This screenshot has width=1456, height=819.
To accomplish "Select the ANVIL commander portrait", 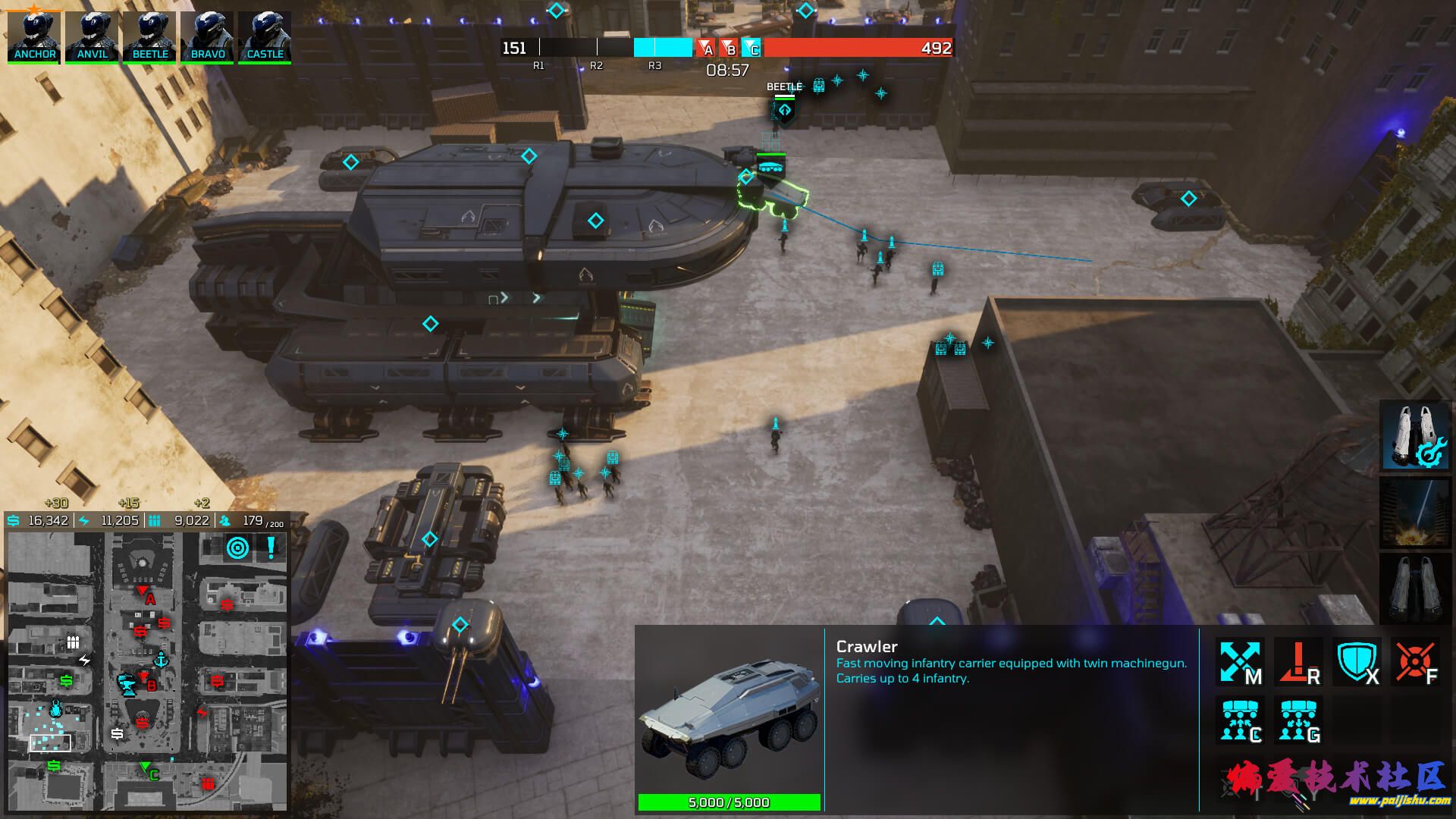I will 92,36.
